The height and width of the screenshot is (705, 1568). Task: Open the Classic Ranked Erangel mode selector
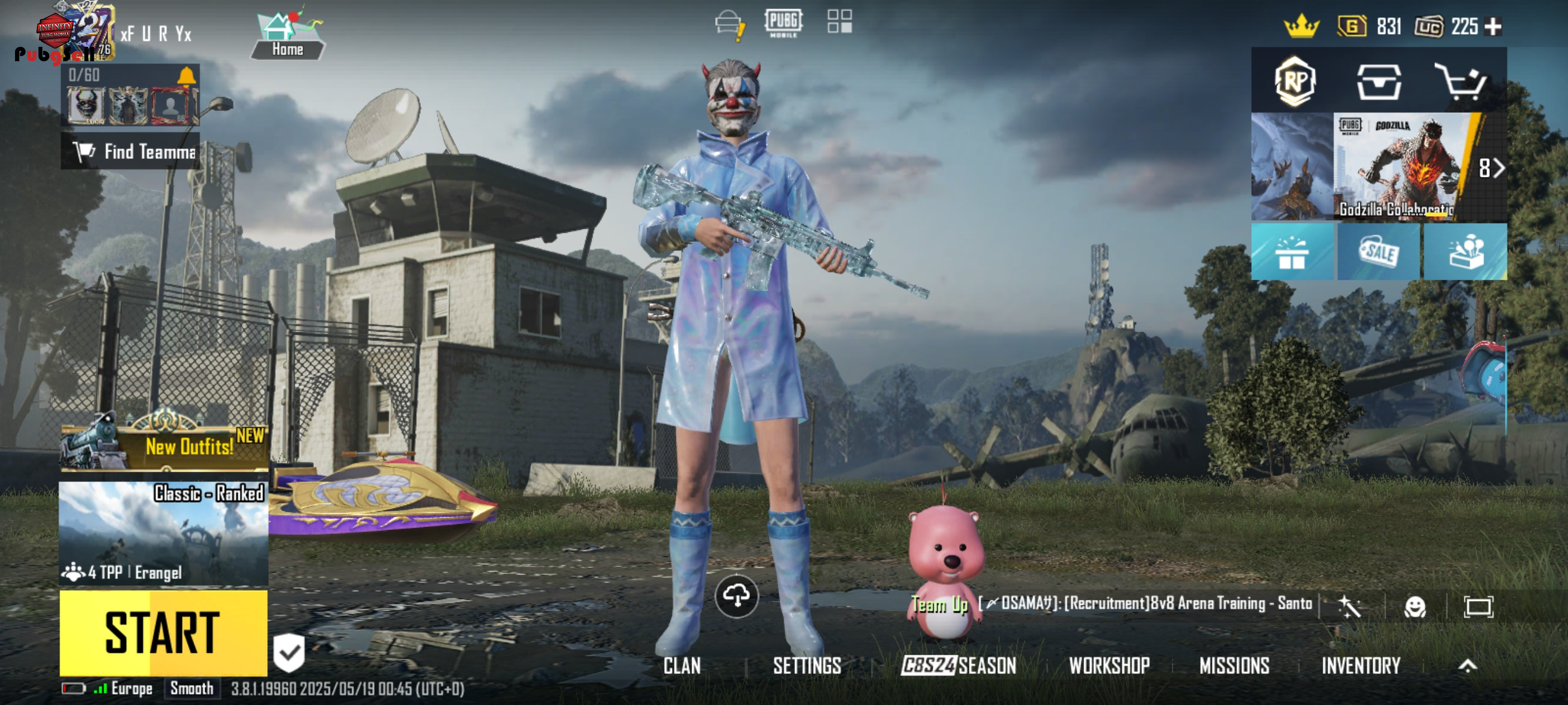[163, 533]
